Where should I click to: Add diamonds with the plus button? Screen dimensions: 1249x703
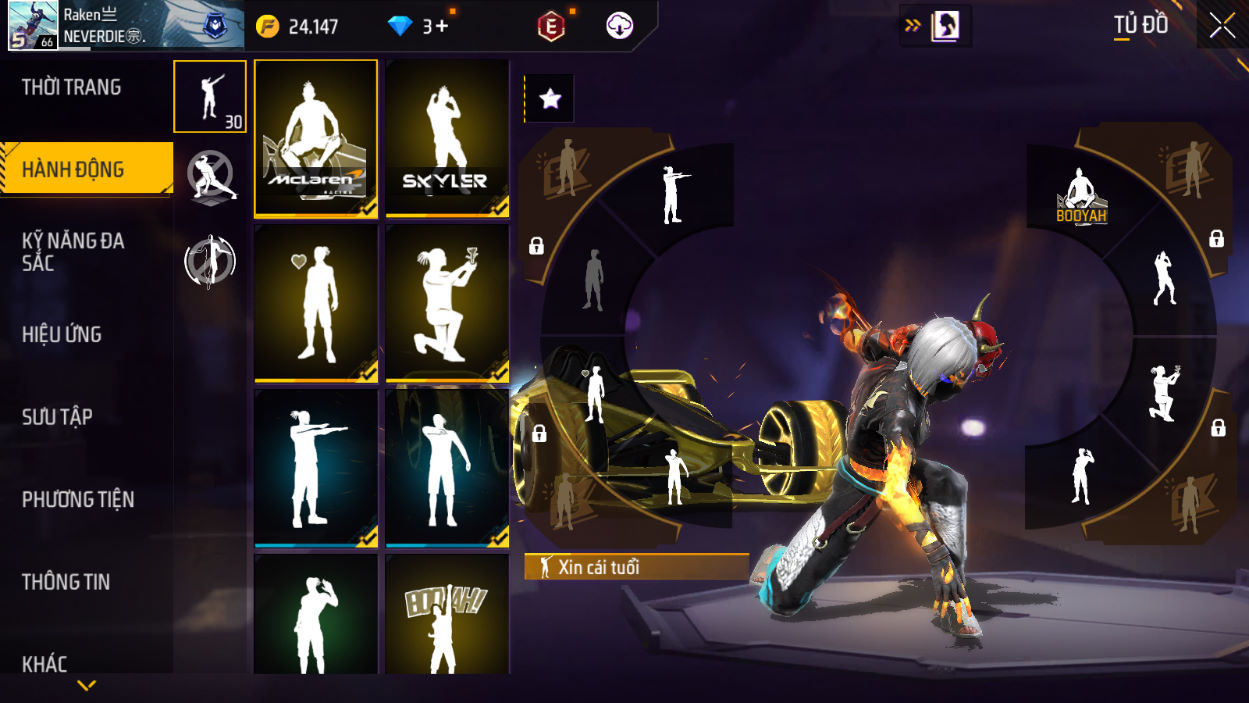coord(441,27)
